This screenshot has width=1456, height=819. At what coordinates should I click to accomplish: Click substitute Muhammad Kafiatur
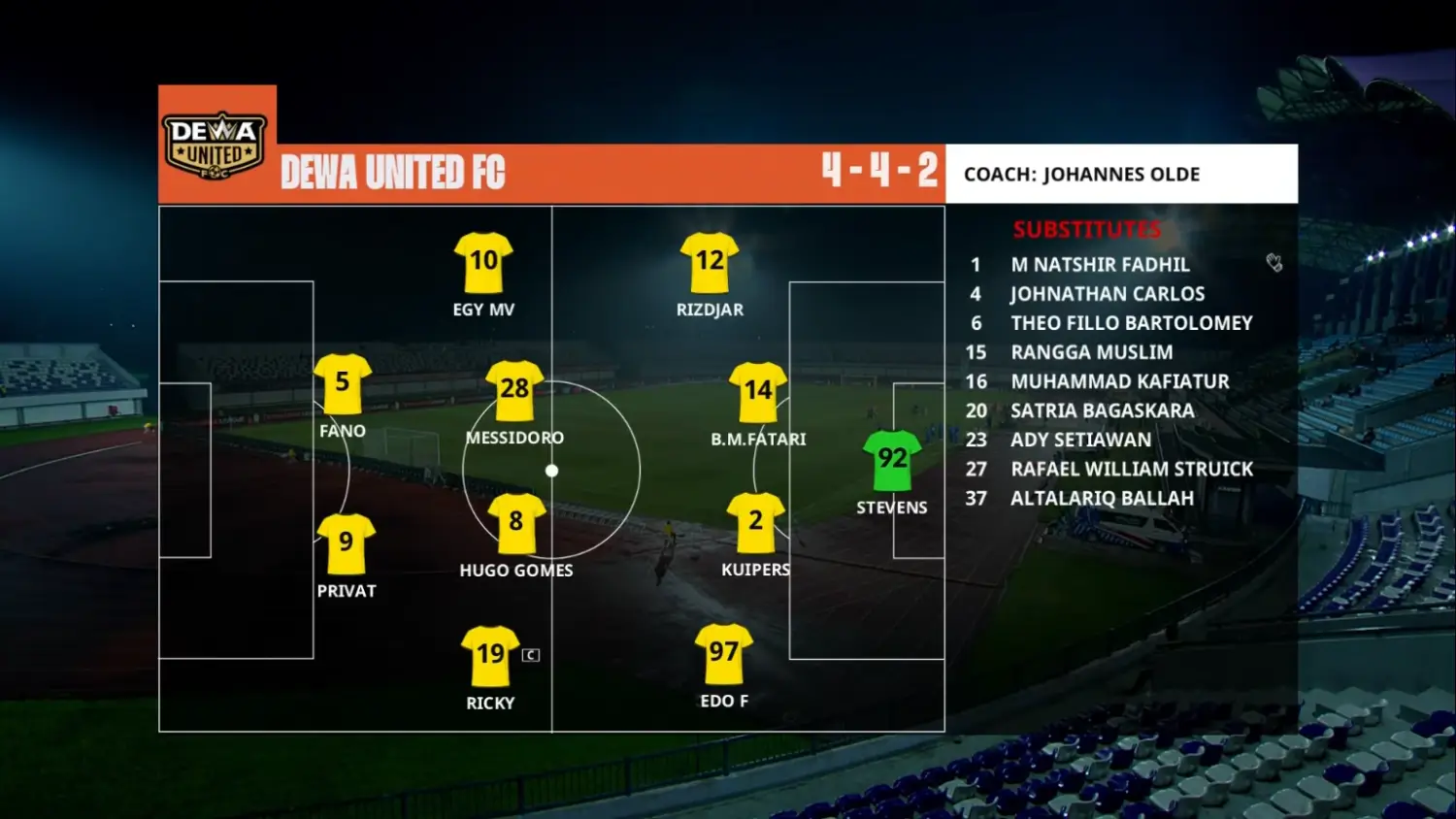1119,381
